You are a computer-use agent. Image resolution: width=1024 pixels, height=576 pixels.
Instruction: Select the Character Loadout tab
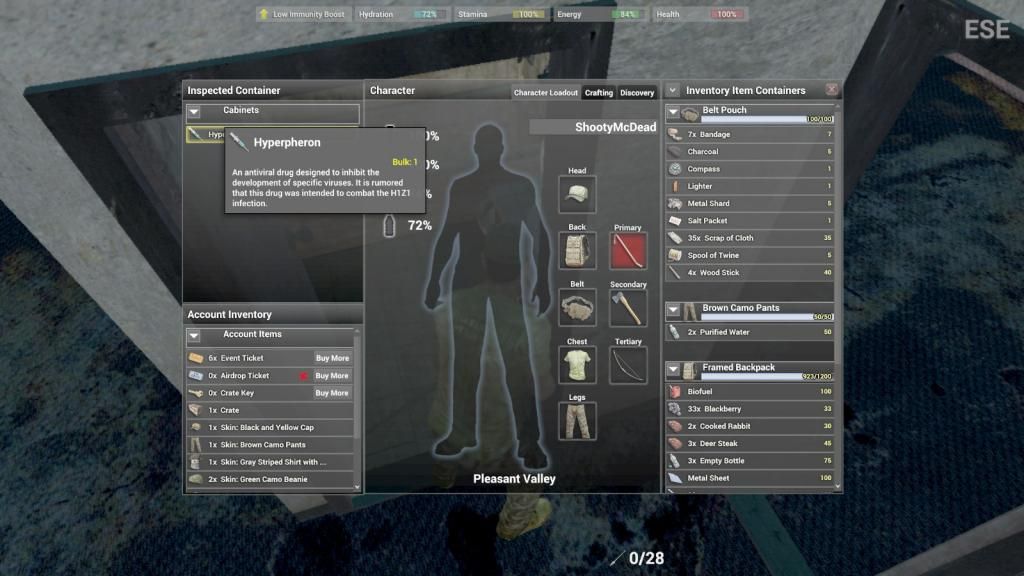(x=546, y=93)
